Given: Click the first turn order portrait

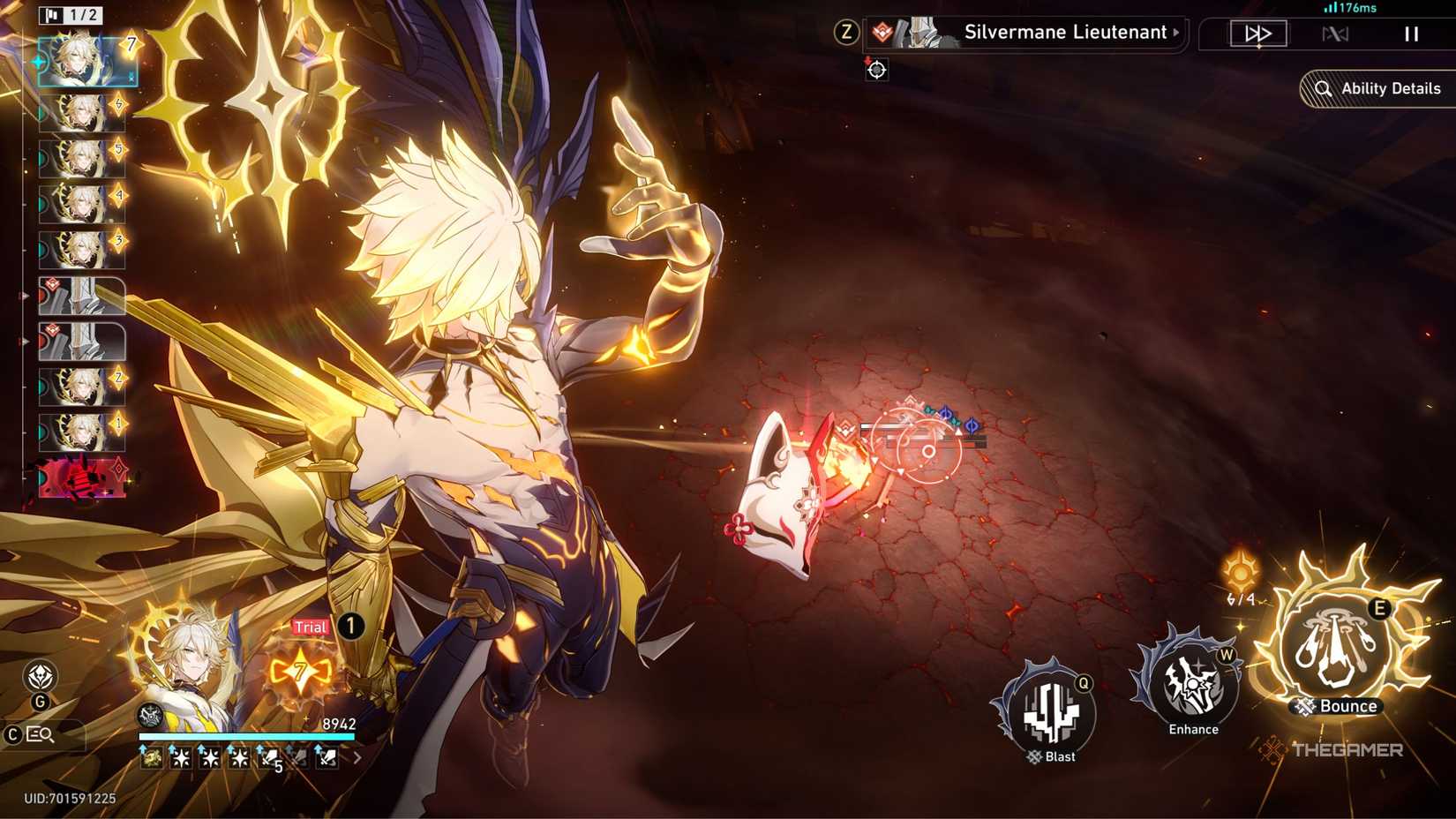Looking at the screenshot, I should (x=86, y=60).
